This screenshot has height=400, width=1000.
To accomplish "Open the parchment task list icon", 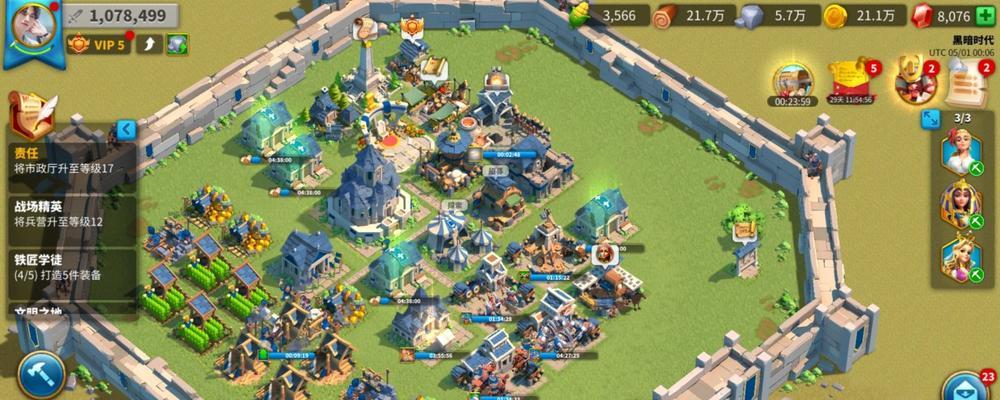I will click(x=967, y=78).
